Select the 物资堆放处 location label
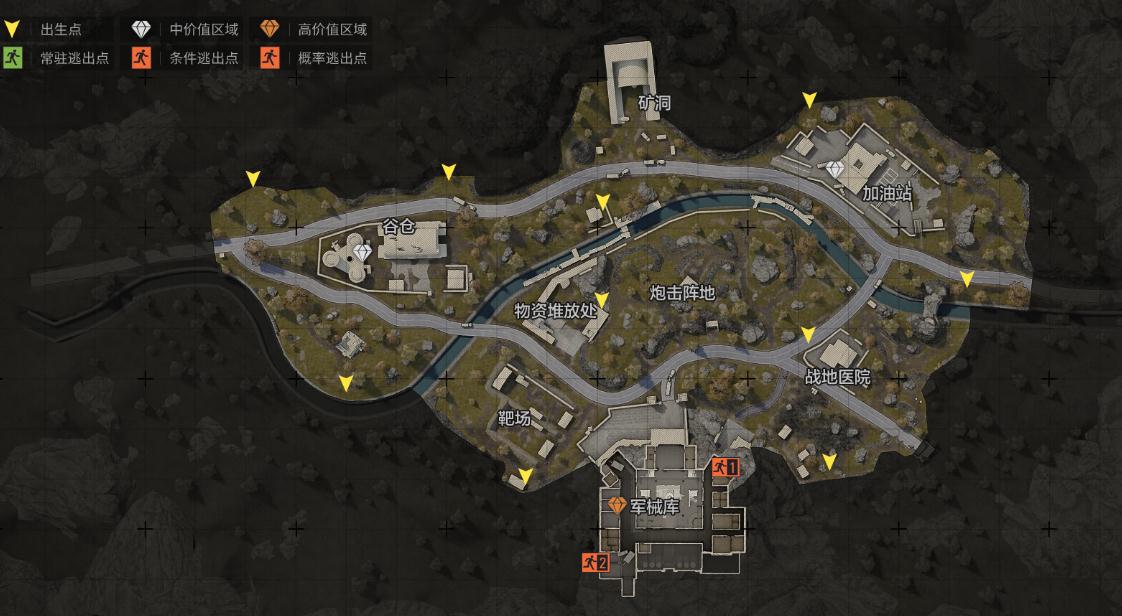The image size is (1122, 616). pyautogui.click(x=555, y=310)
